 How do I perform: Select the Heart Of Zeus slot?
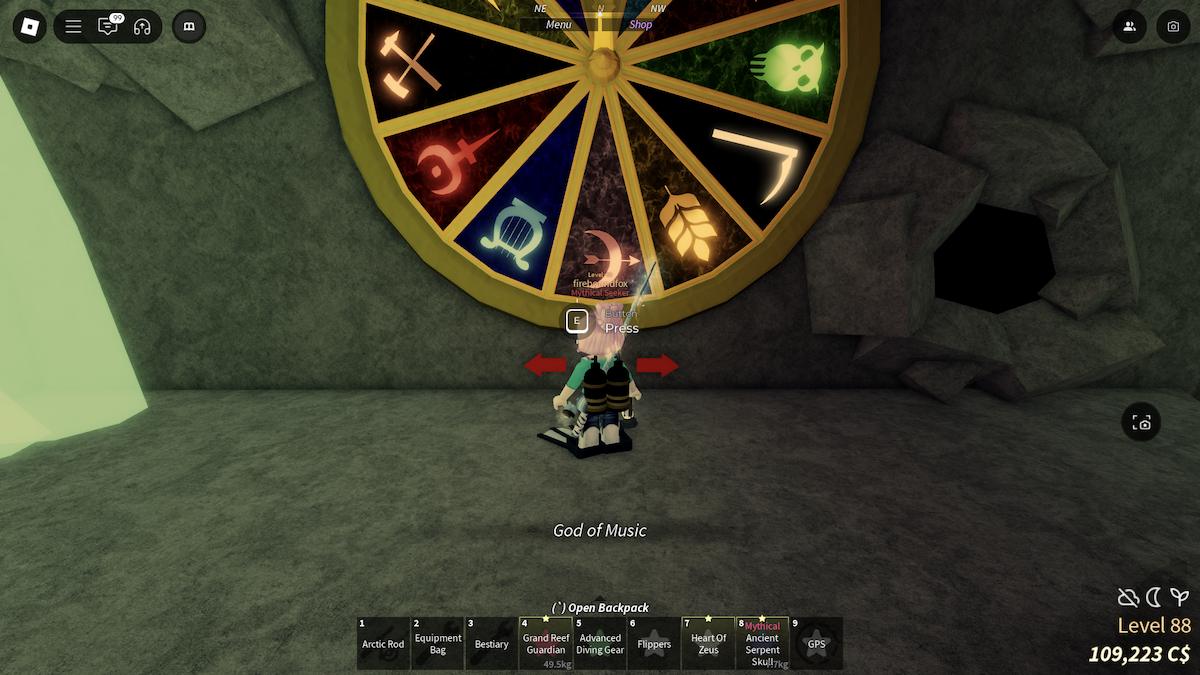[708, 643]
